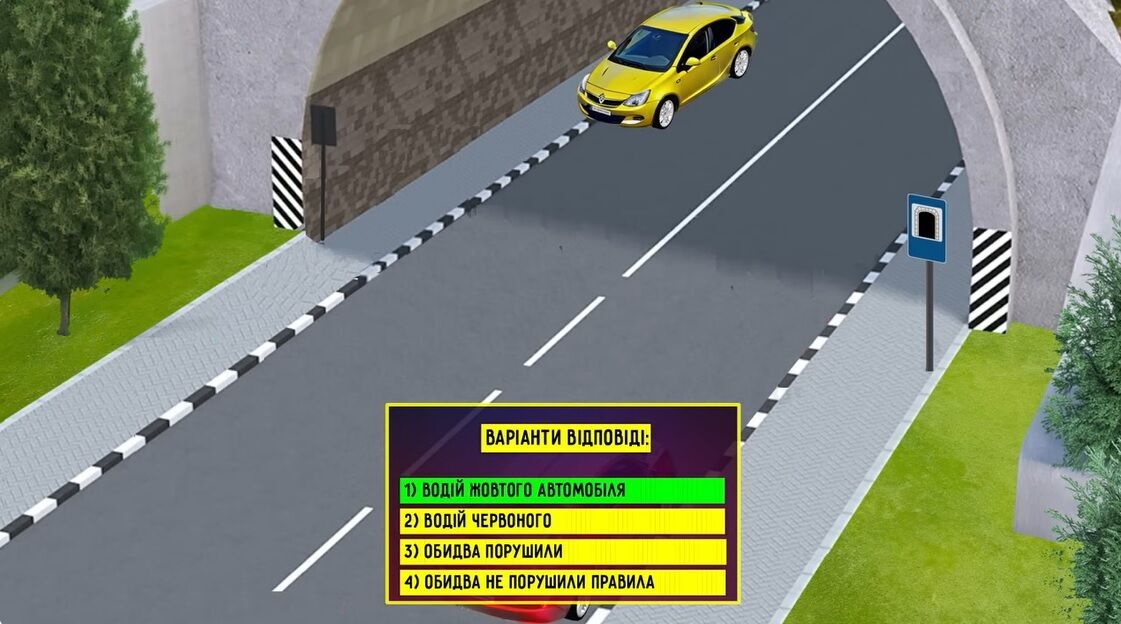Pick answer 3 'Обидва порушили'

point(562,552)
